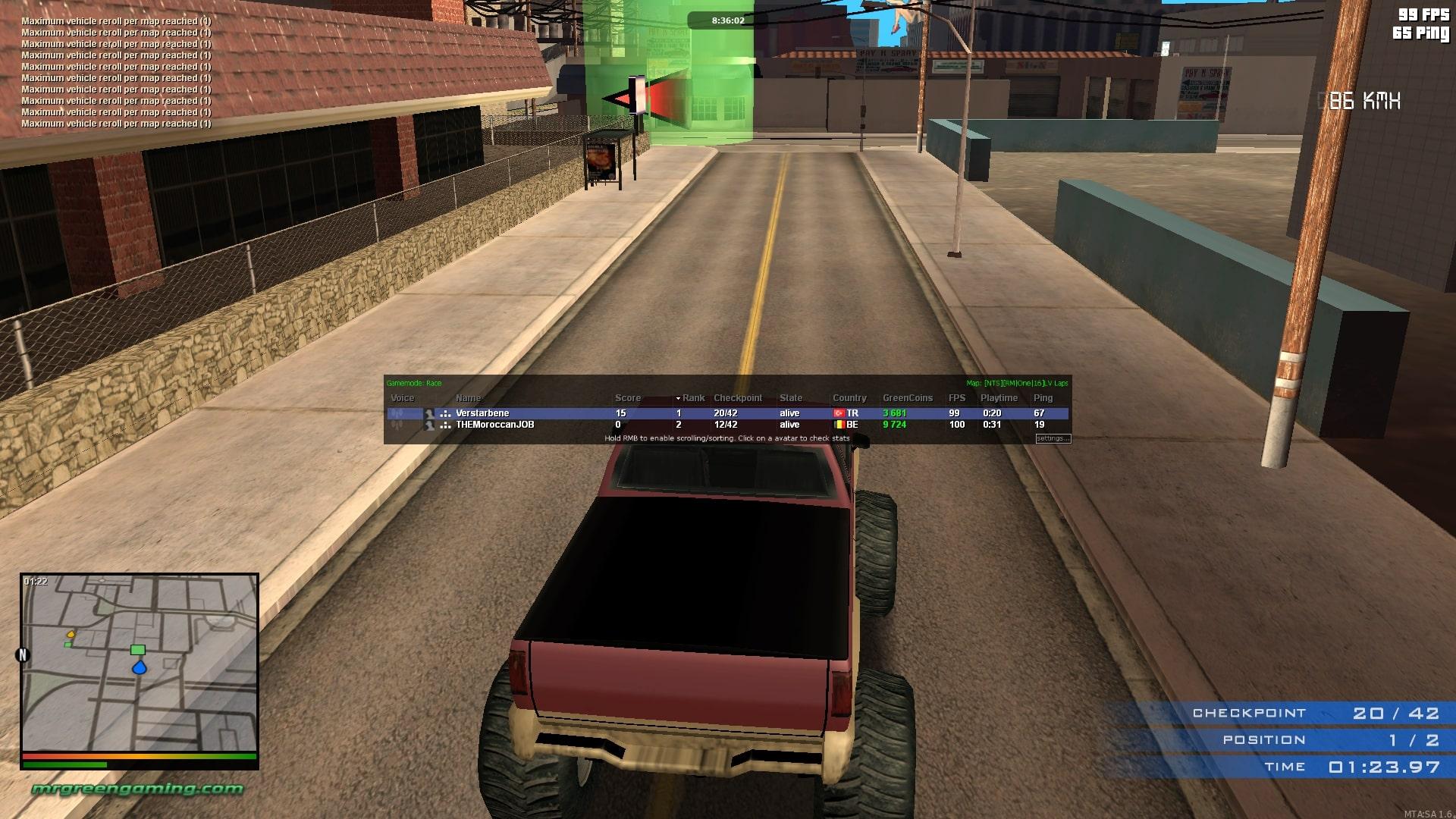This screenshot has width=1456, height=819.
Task: Click the Voice column header
Action: pyautogui.click(x=402, y=398)
